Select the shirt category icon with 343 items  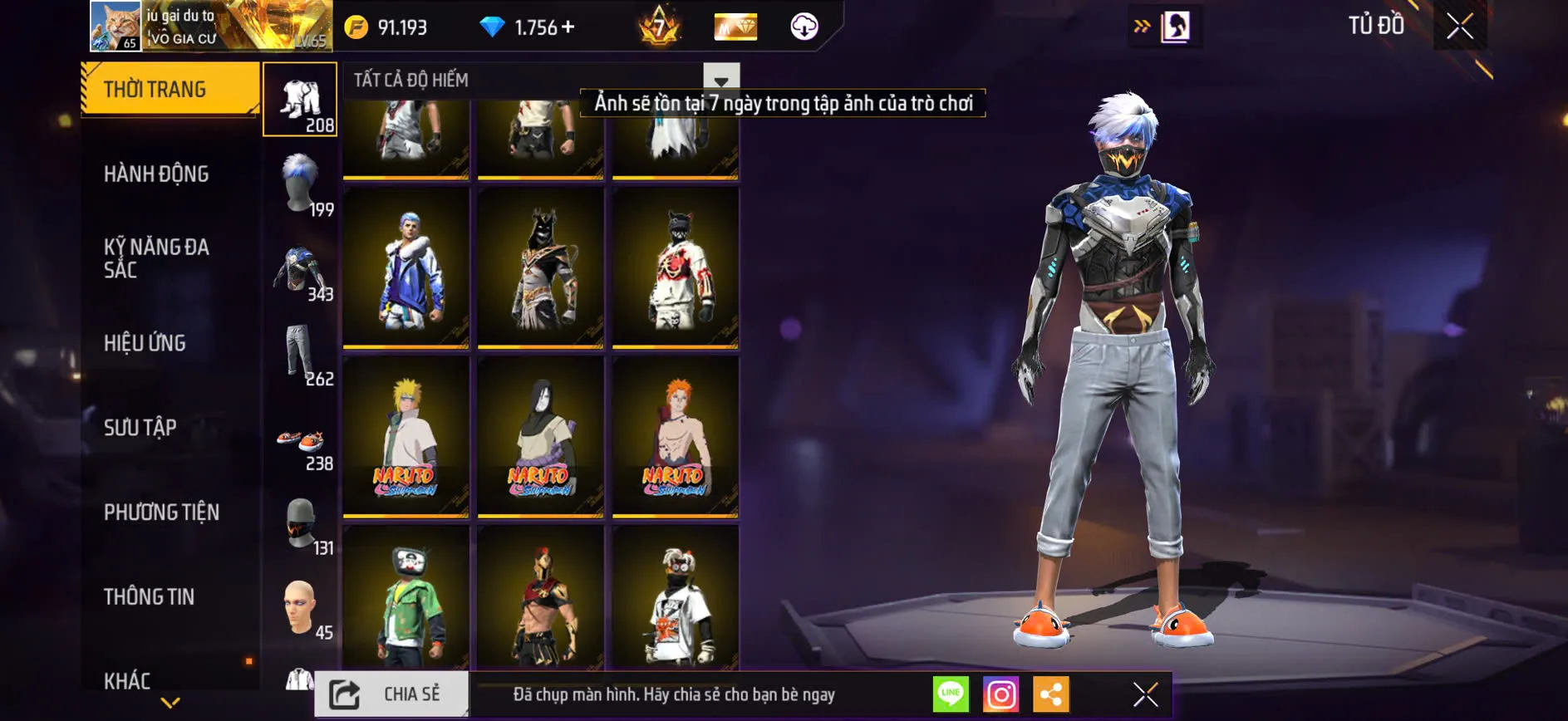(x=302, y=270)
